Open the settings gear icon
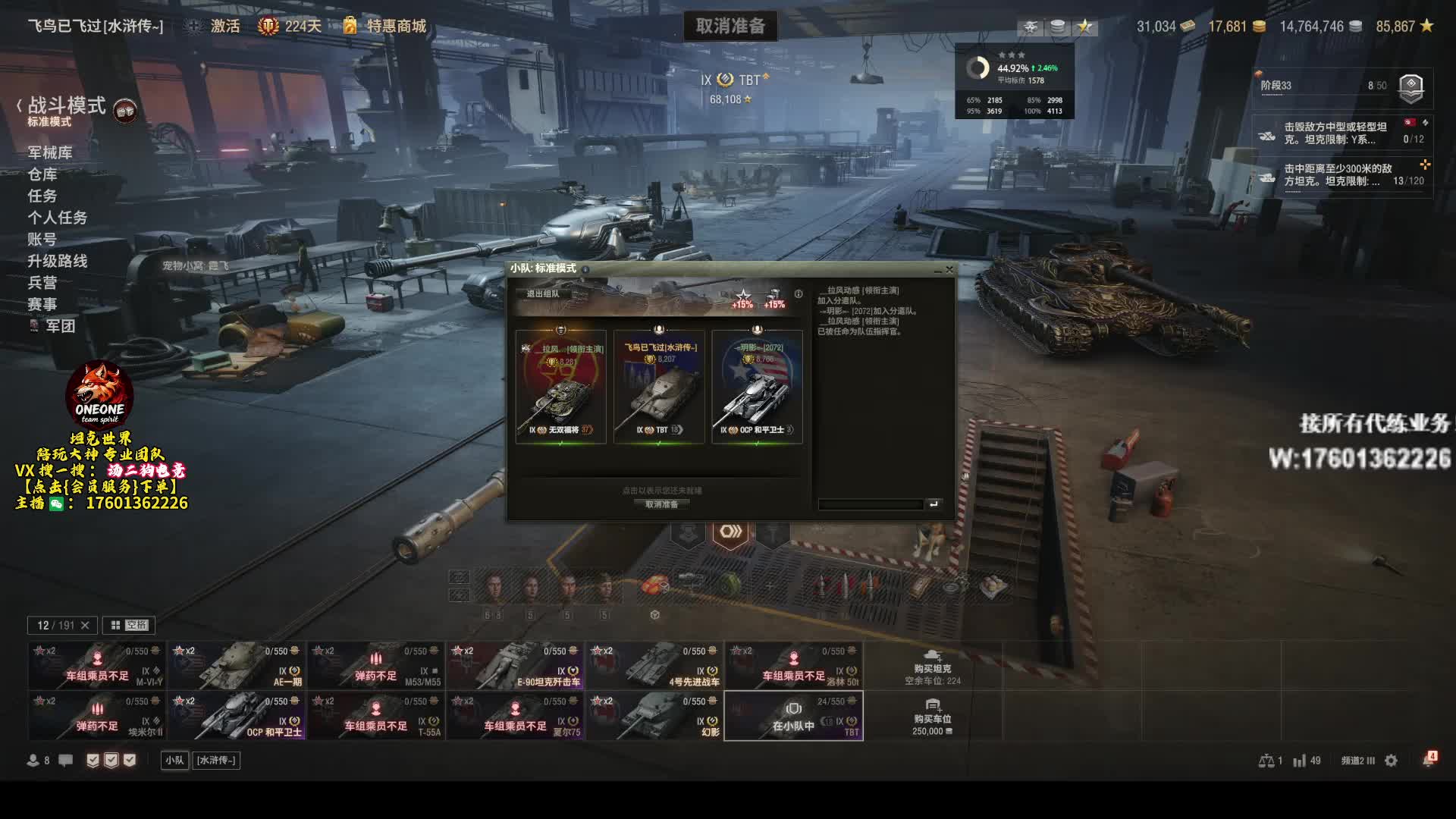Screen dimensions: 1456x819 tap(1391, 761)
